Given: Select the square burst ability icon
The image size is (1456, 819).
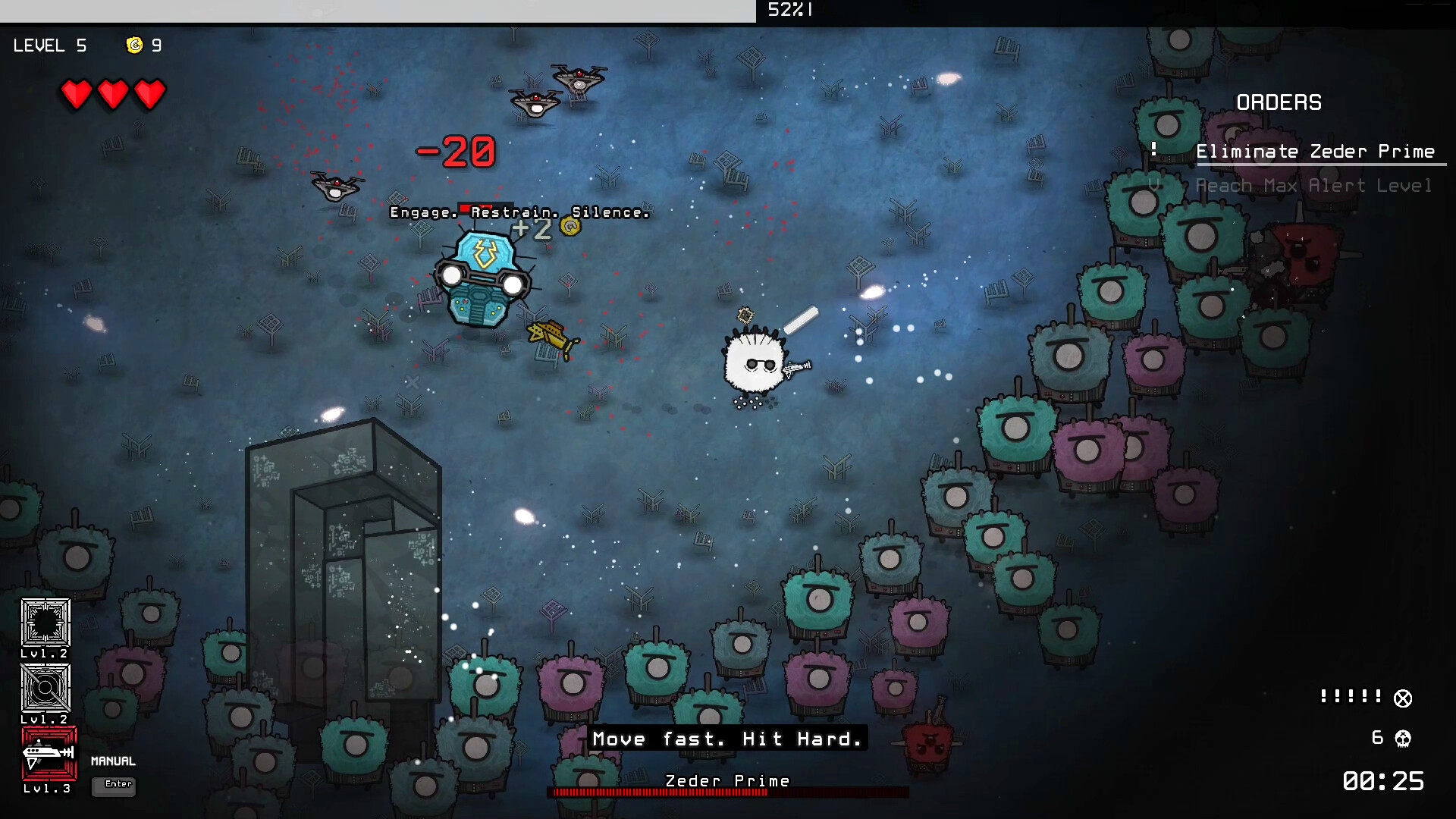Looking at the screenshot, I should (x=45, y=623).
